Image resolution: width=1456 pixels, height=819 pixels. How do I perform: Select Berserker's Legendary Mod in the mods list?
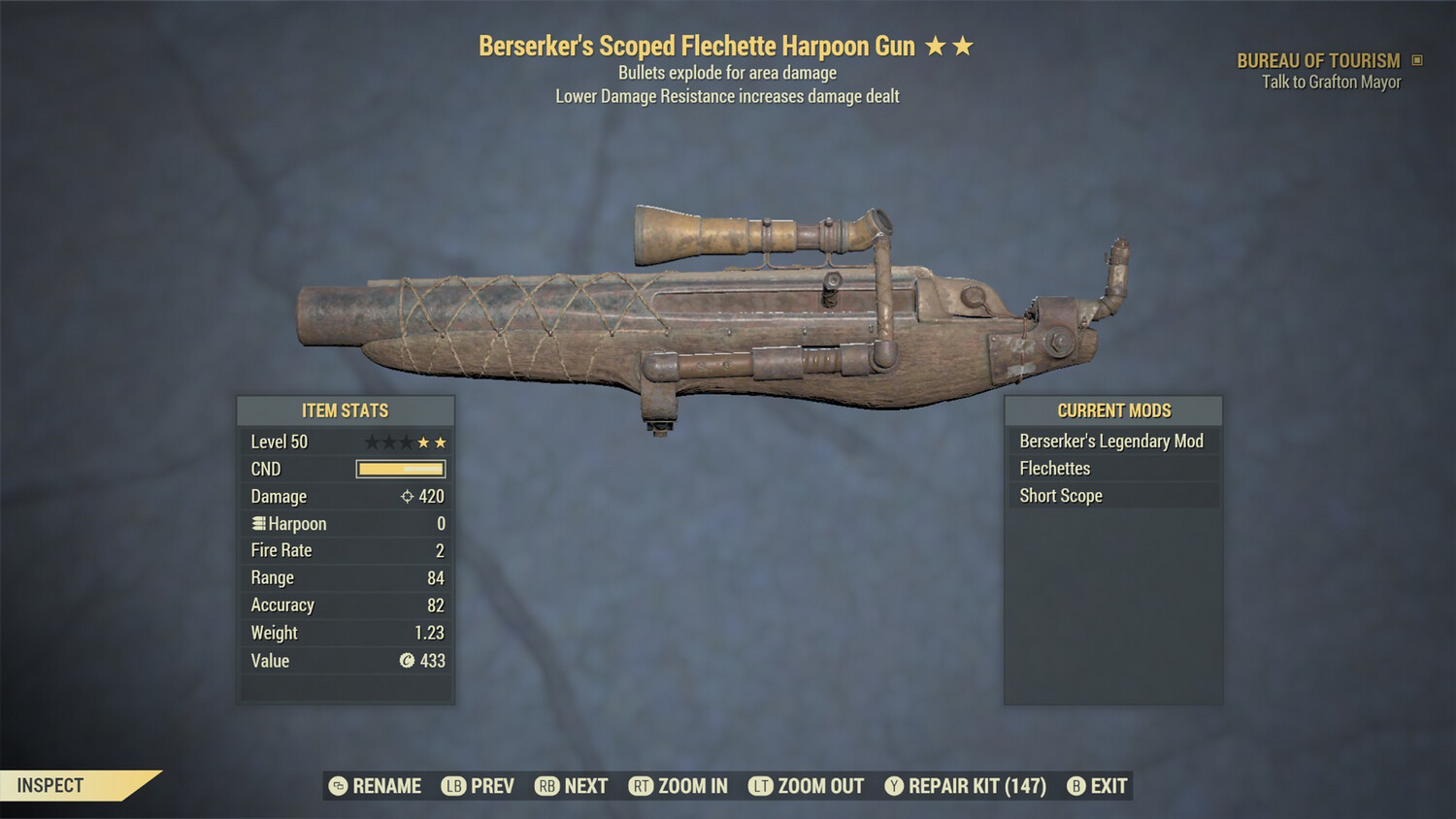[1110, 441]
